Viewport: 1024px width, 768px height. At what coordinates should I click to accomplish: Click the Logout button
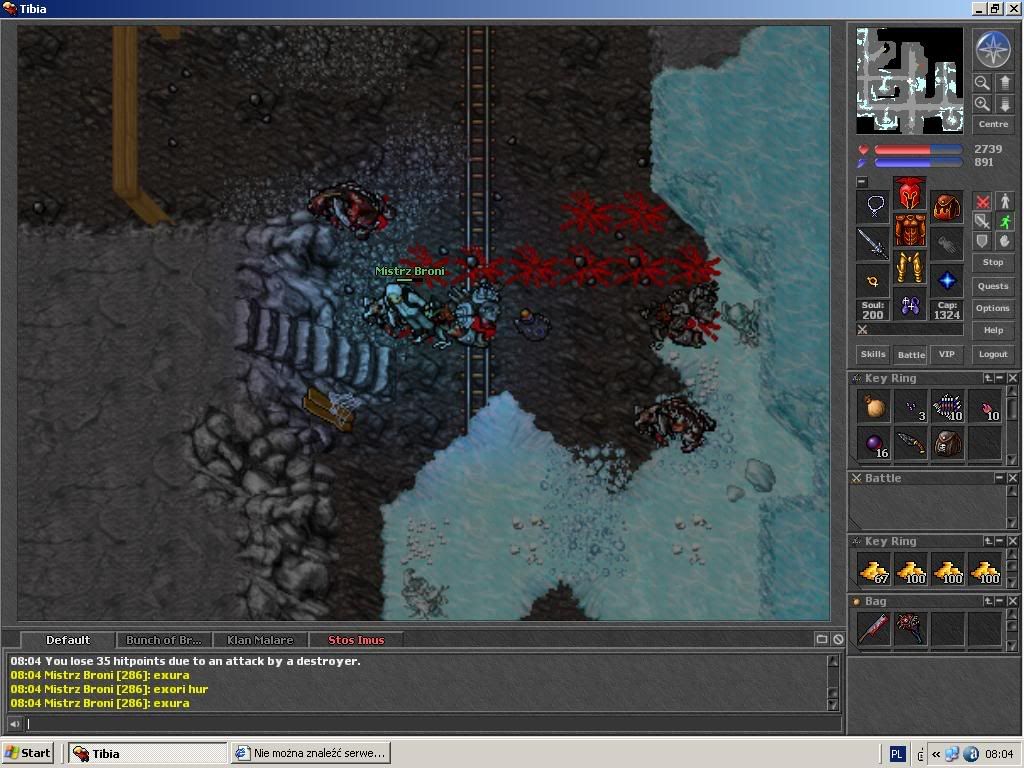(x=992, y=354)
